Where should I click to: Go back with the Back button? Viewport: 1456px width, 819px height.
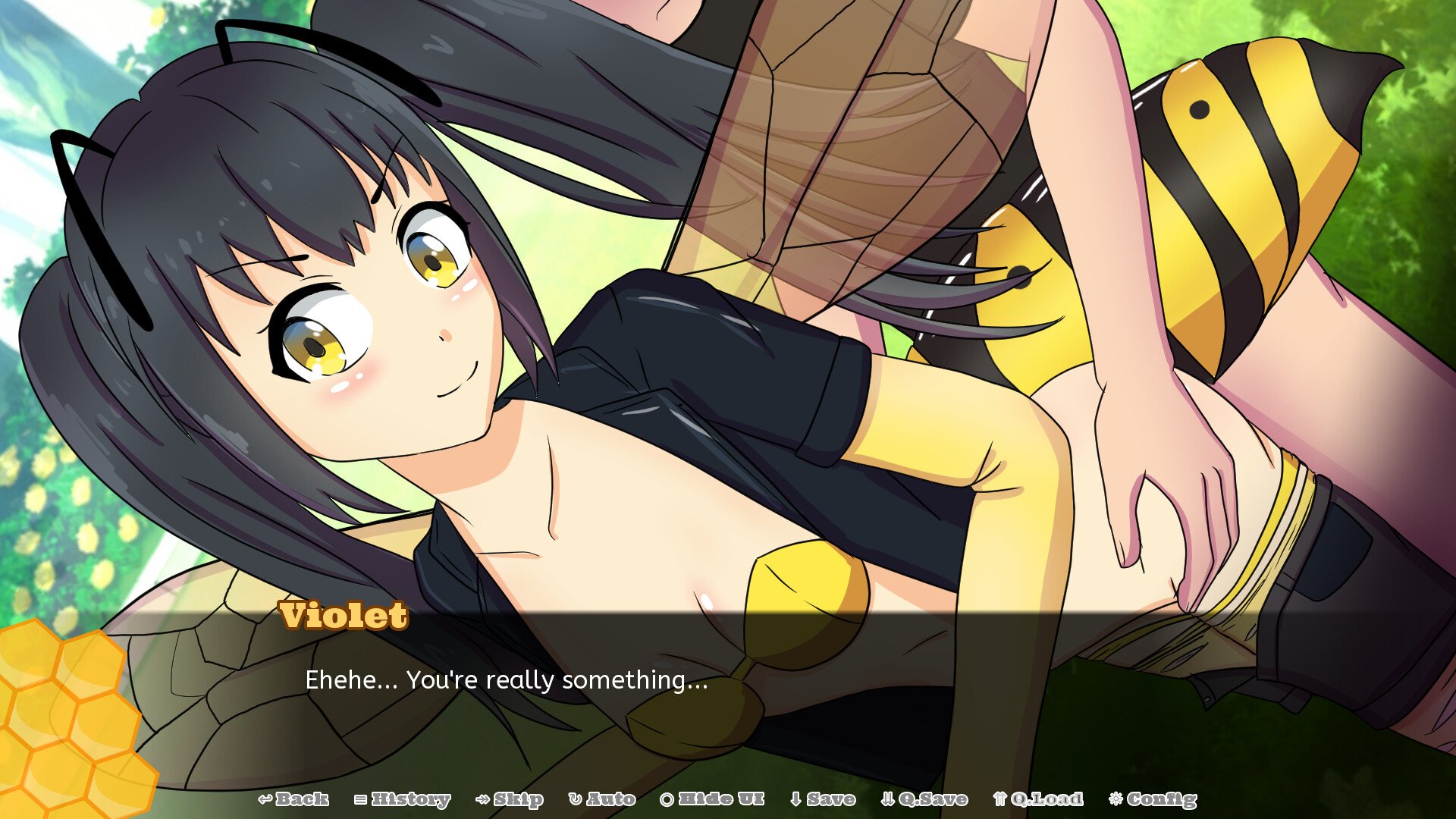click(293, 799)
